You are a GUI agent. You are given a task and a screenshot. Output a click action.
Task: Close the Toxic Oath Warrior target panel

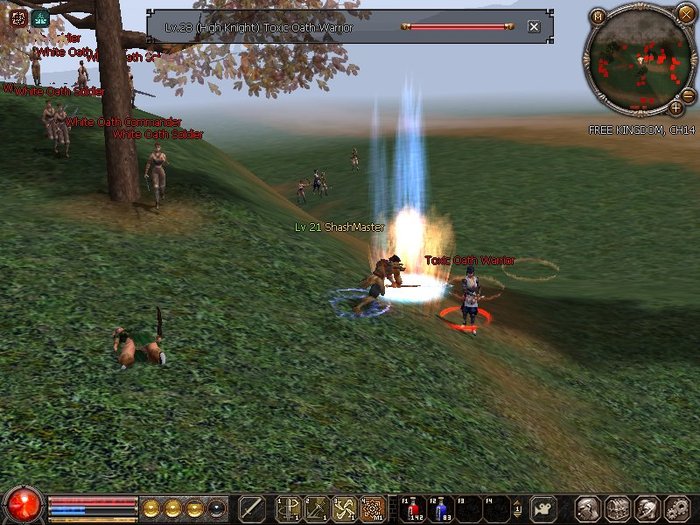tap(534, 27)
